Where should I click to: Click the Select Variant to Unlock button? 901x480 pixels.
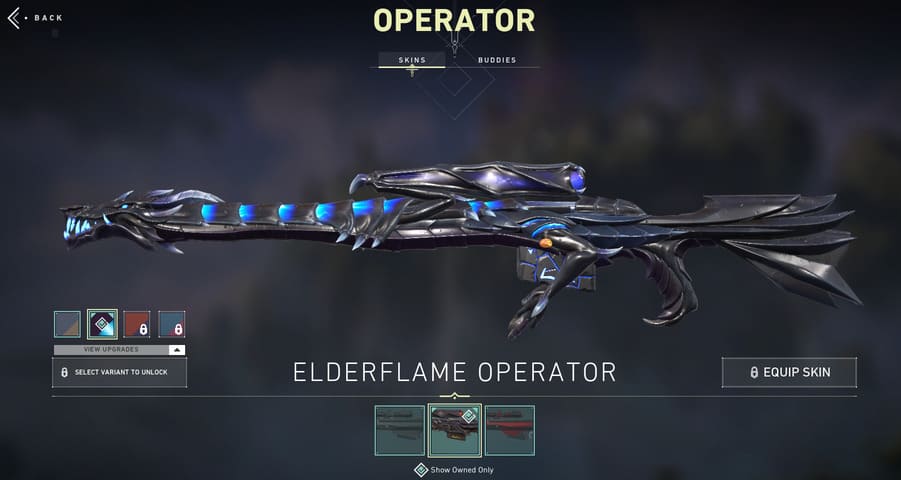tap(120, 372)
